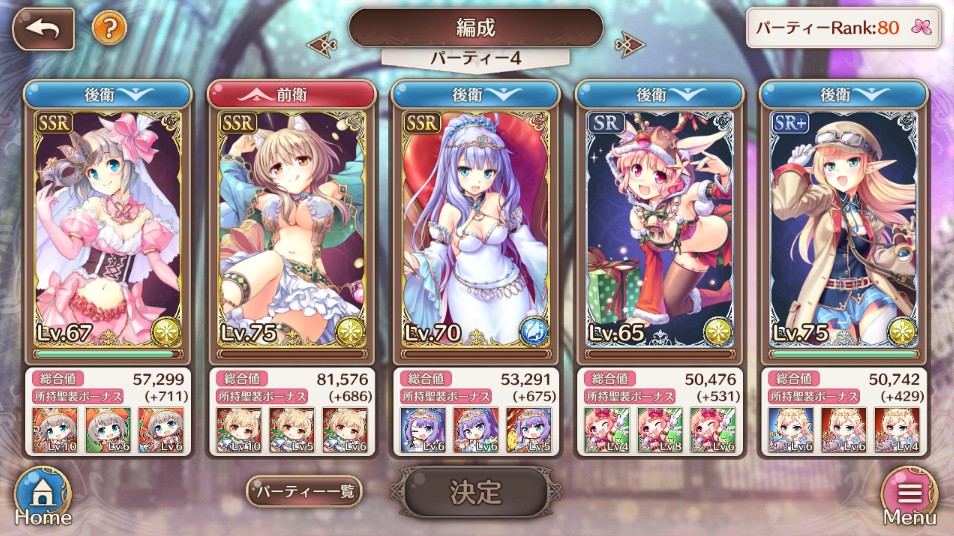Toggle 後衛 position on the elf aviator card
Viewport: 954px width, 536px height.
(x=844, y=94)
